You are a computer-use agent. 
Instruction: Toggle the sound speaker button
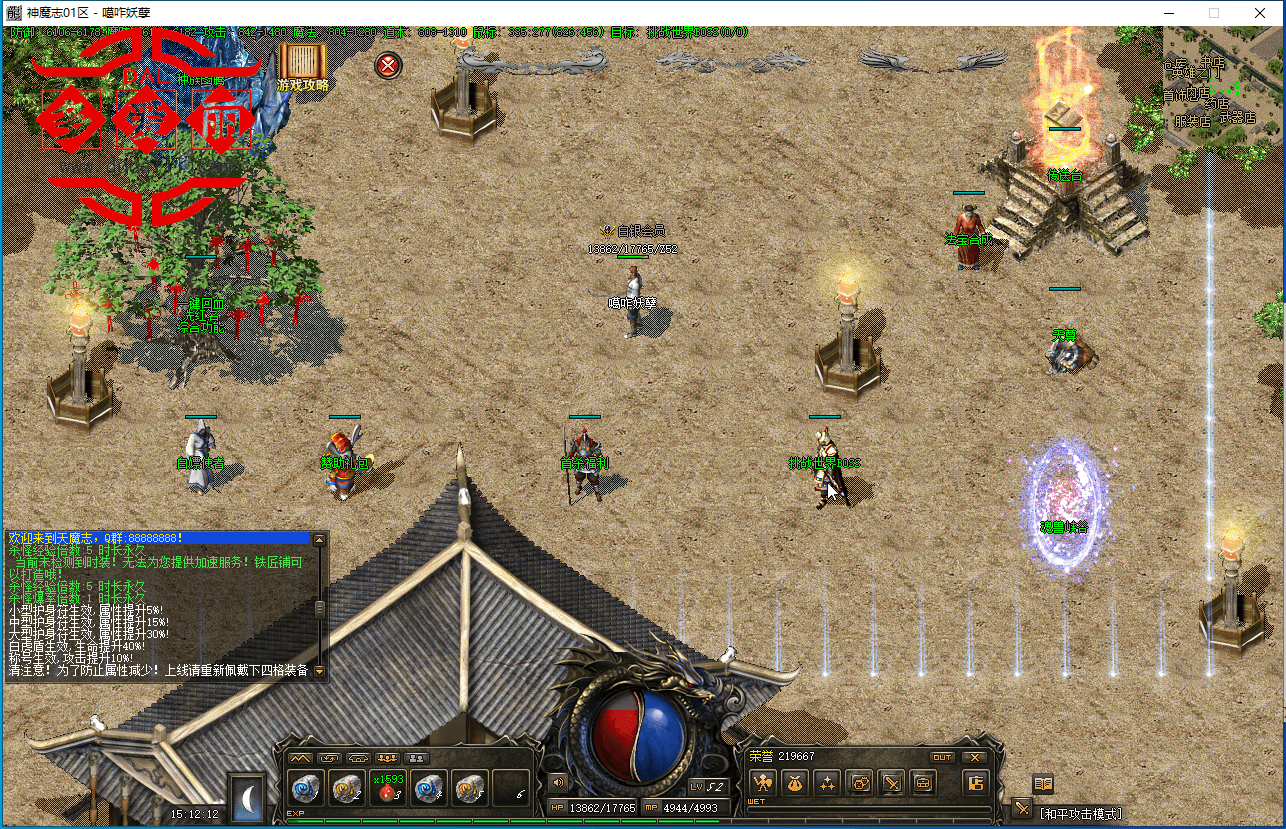coord(556,781)
